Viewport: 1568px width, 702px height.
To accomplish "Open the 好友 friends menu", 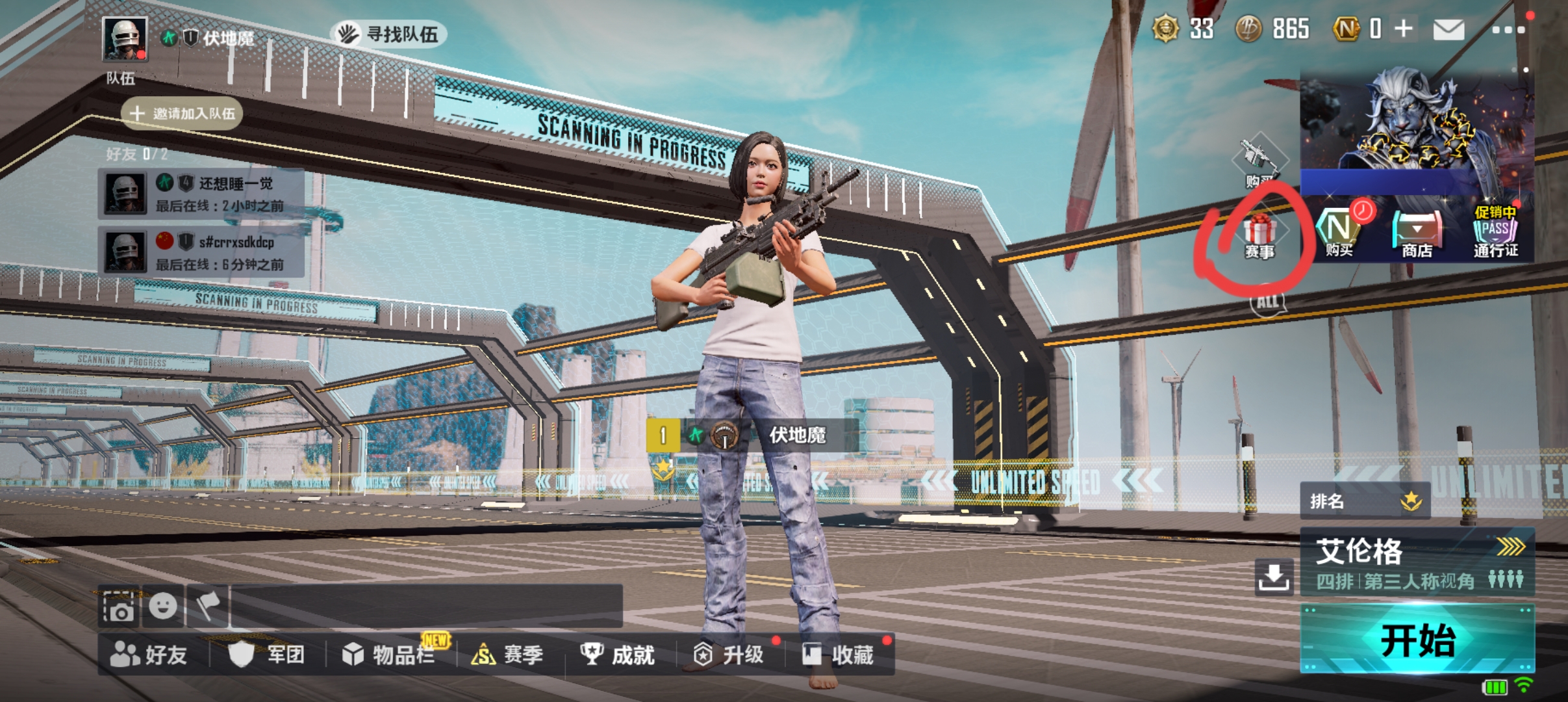I will point(149,655).
